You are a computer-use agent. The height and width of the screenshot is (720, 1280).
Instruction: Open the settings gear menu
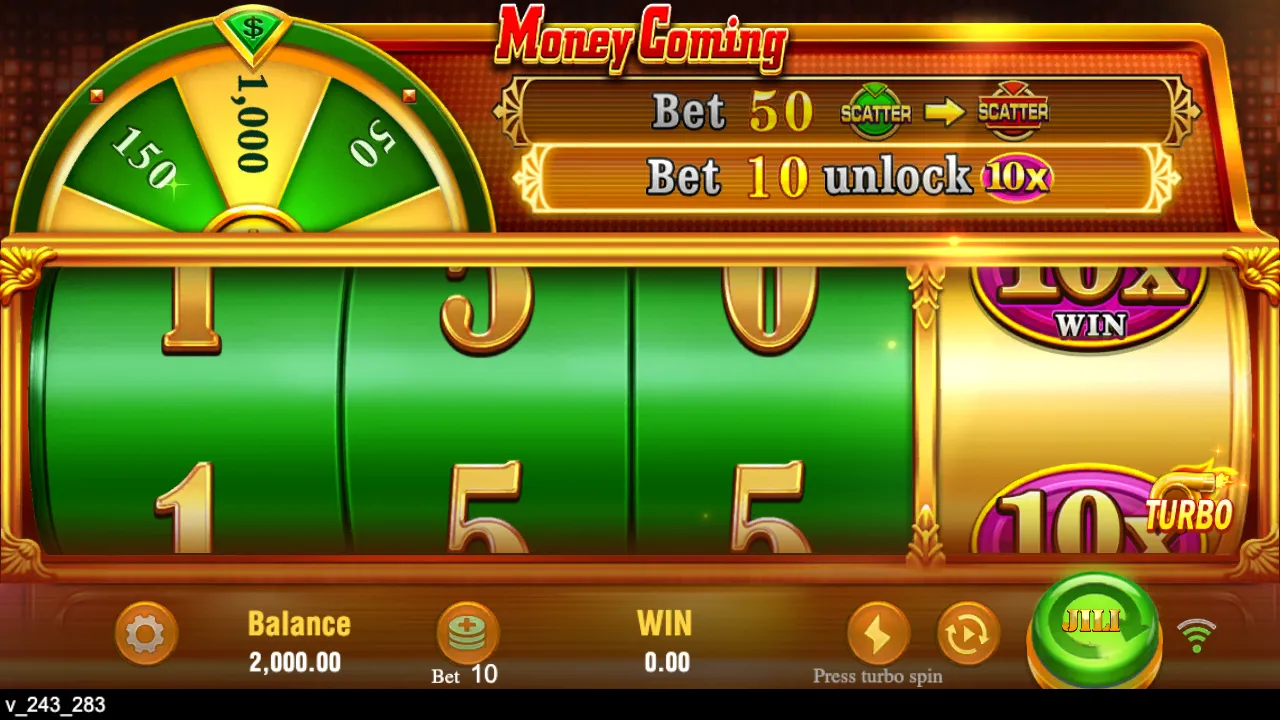click(146, 634)
